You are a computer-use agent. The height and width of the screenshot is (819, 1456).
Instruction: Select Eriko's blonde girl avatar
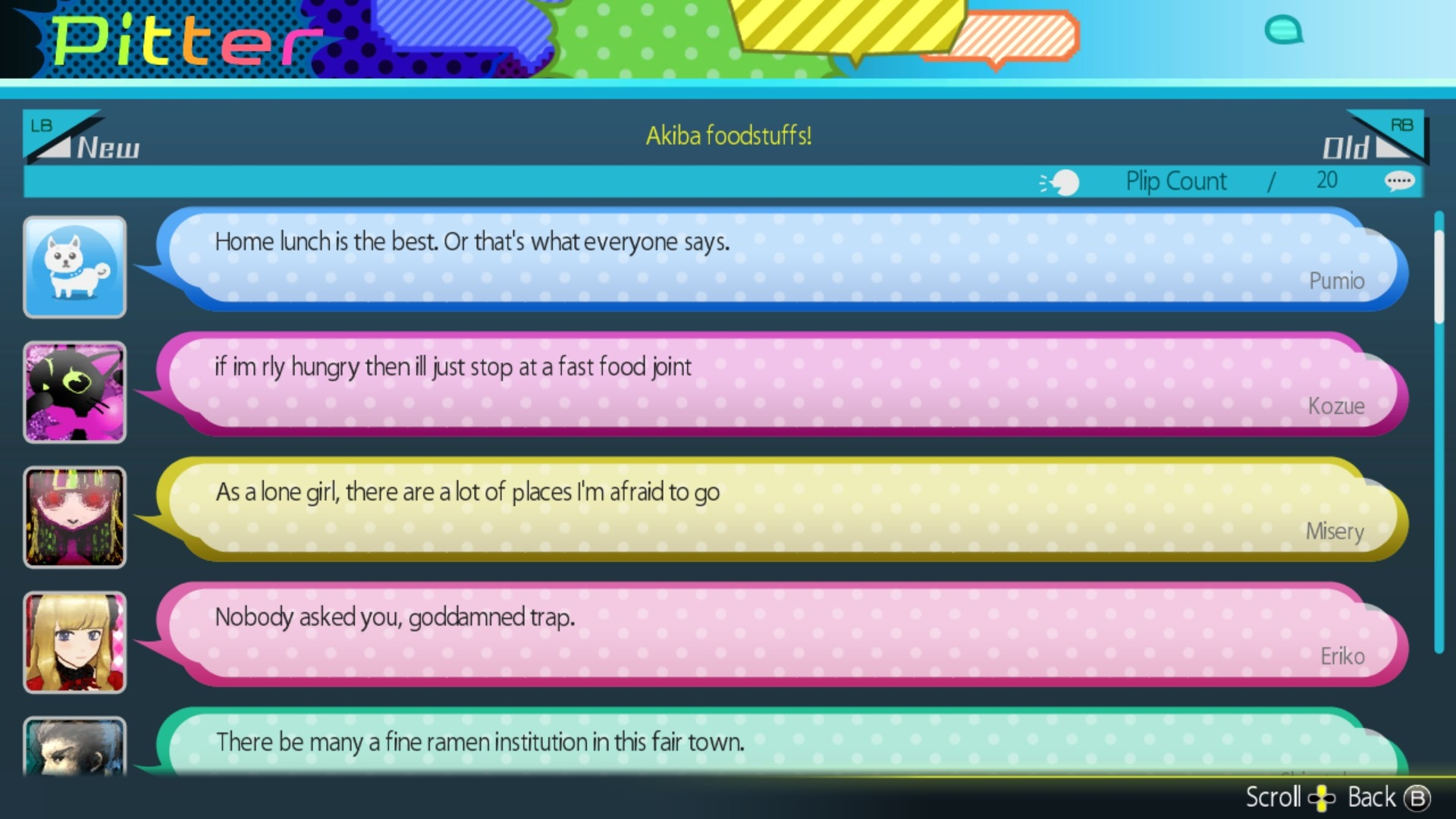pyautogui.click(x=74, y=642)
